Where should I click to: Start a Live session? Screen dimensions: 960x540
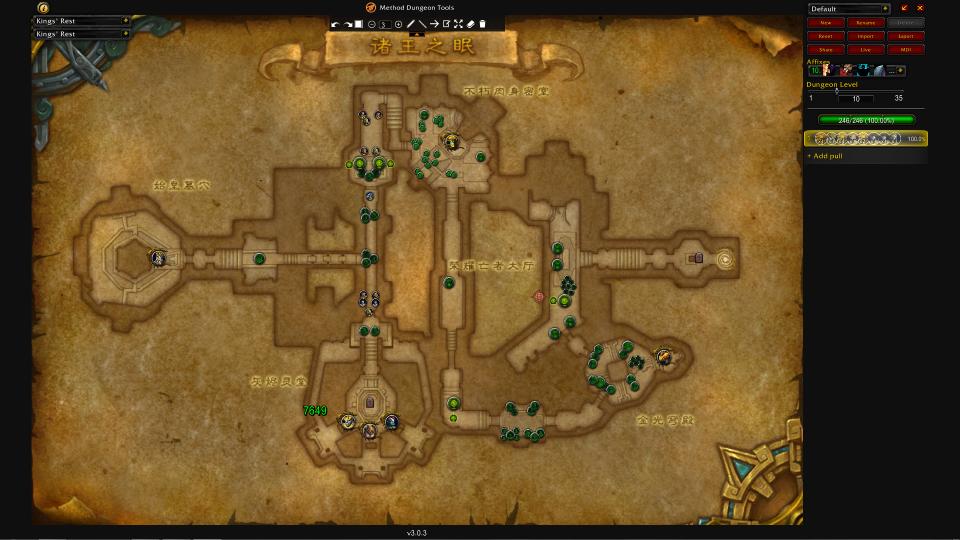(866, 49)
